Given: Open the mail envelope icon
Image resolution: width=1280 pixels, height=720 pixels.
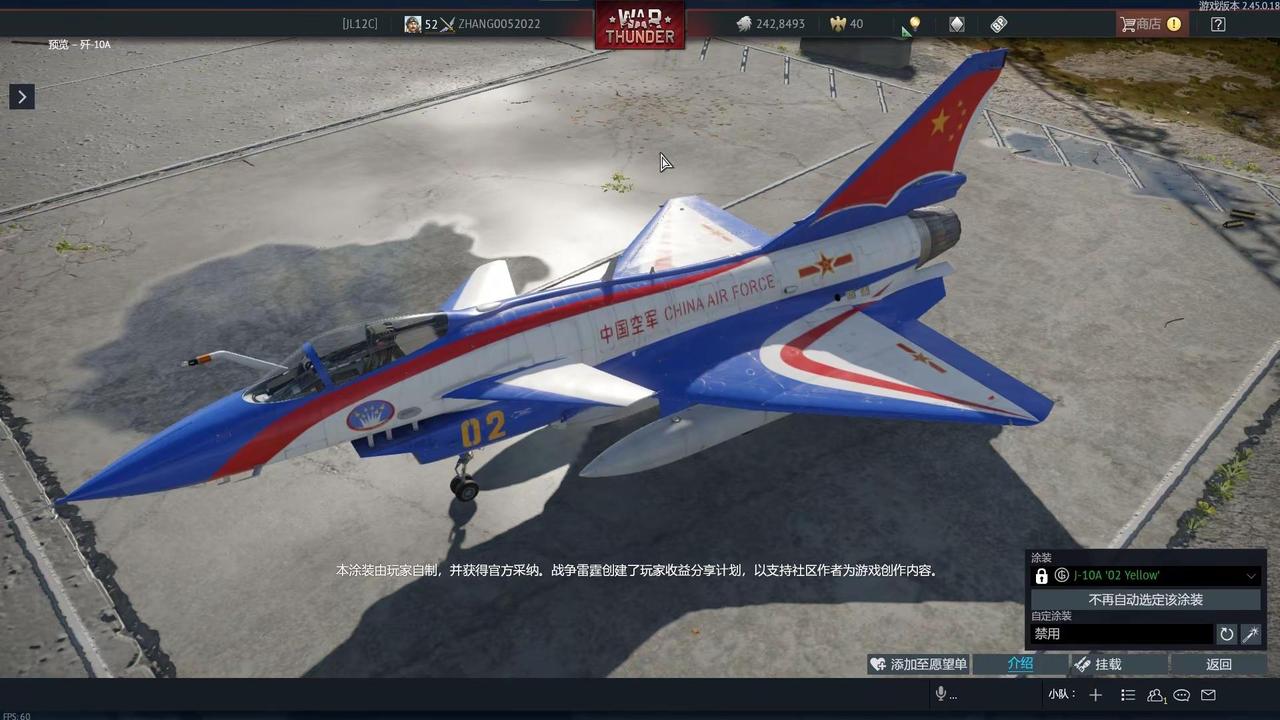Looking at the screenshot, I should click(x=1208, y=695).
